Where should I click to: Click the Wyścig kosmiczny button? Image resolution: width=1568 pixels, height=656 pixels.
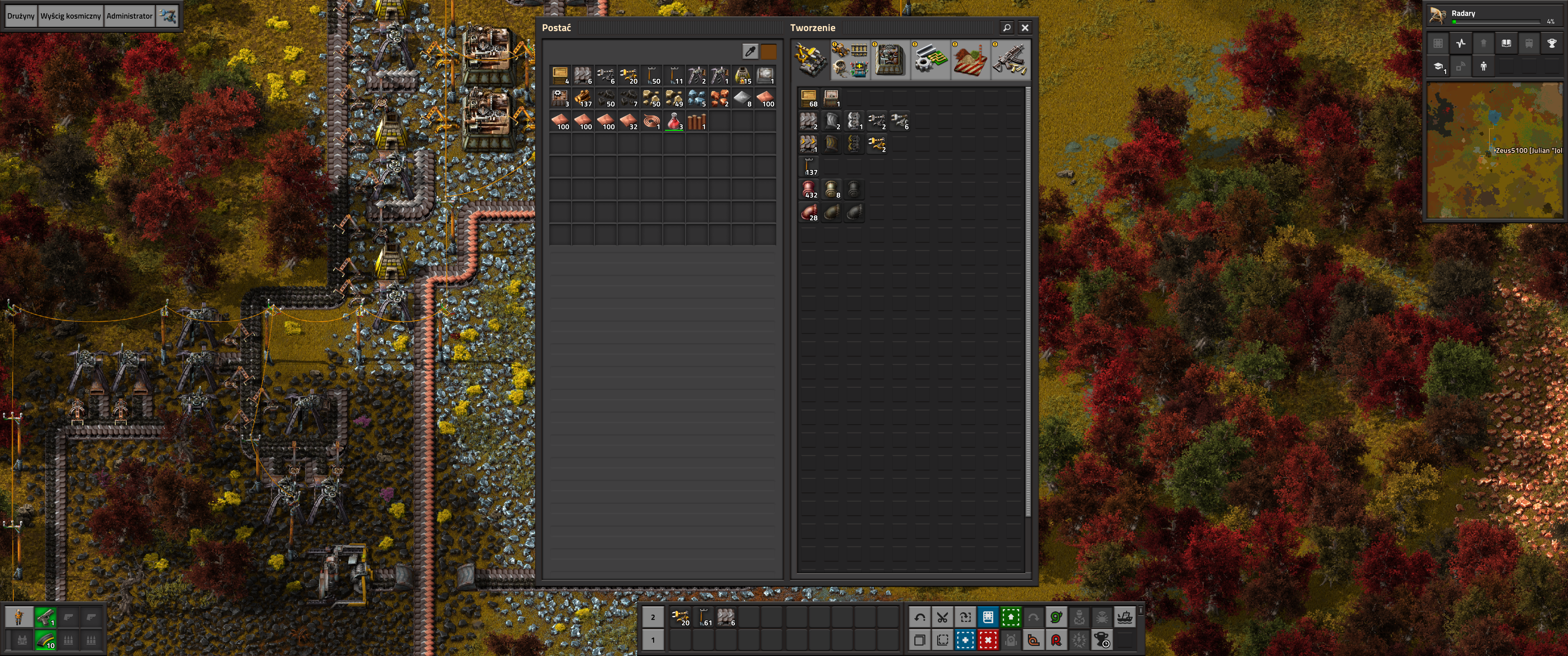[x=71, y=16]
